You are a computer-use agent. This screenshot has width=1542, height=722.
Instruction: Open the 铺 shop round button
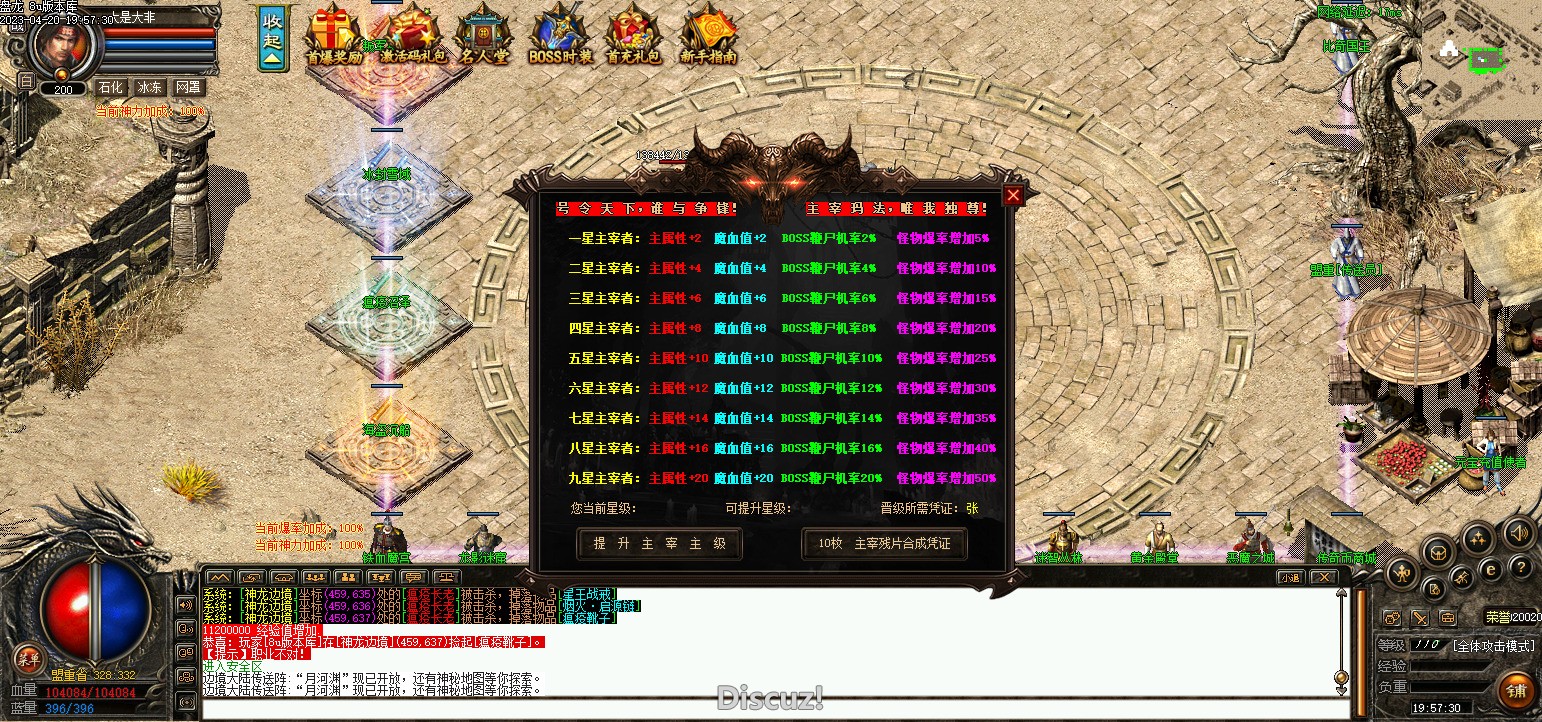coord(1516,690)
